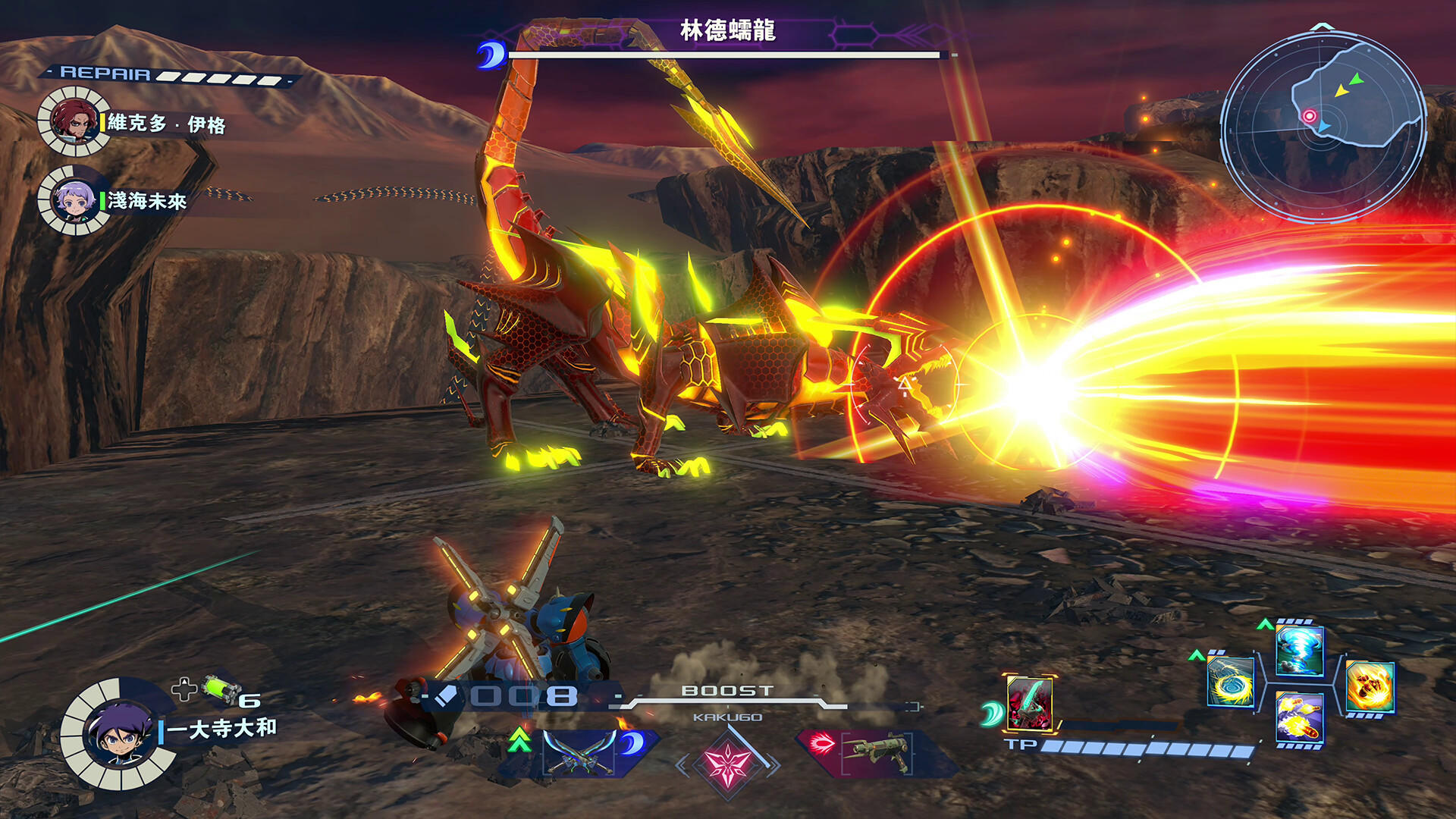Use the green repair canister item

(x=221, y=689)
